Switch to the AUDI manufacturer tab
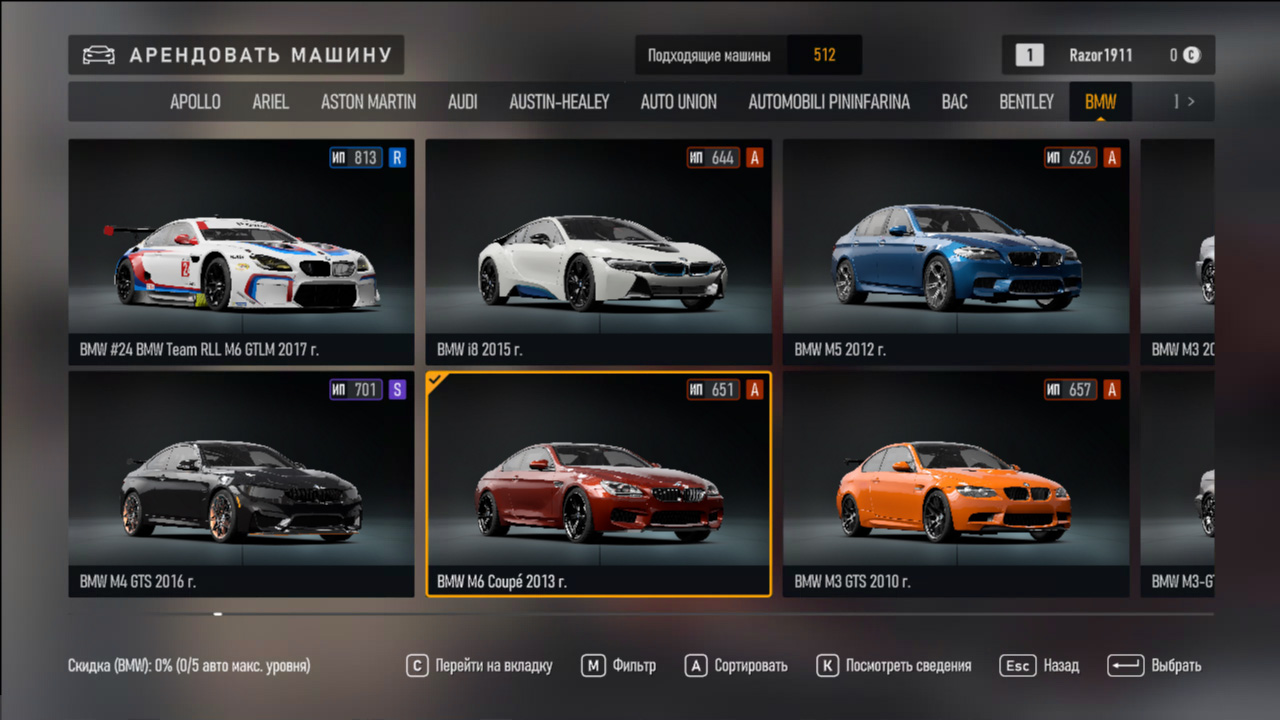Image resolution: width=1280 pixels, height=720 pixels. (x=462, y=101)
